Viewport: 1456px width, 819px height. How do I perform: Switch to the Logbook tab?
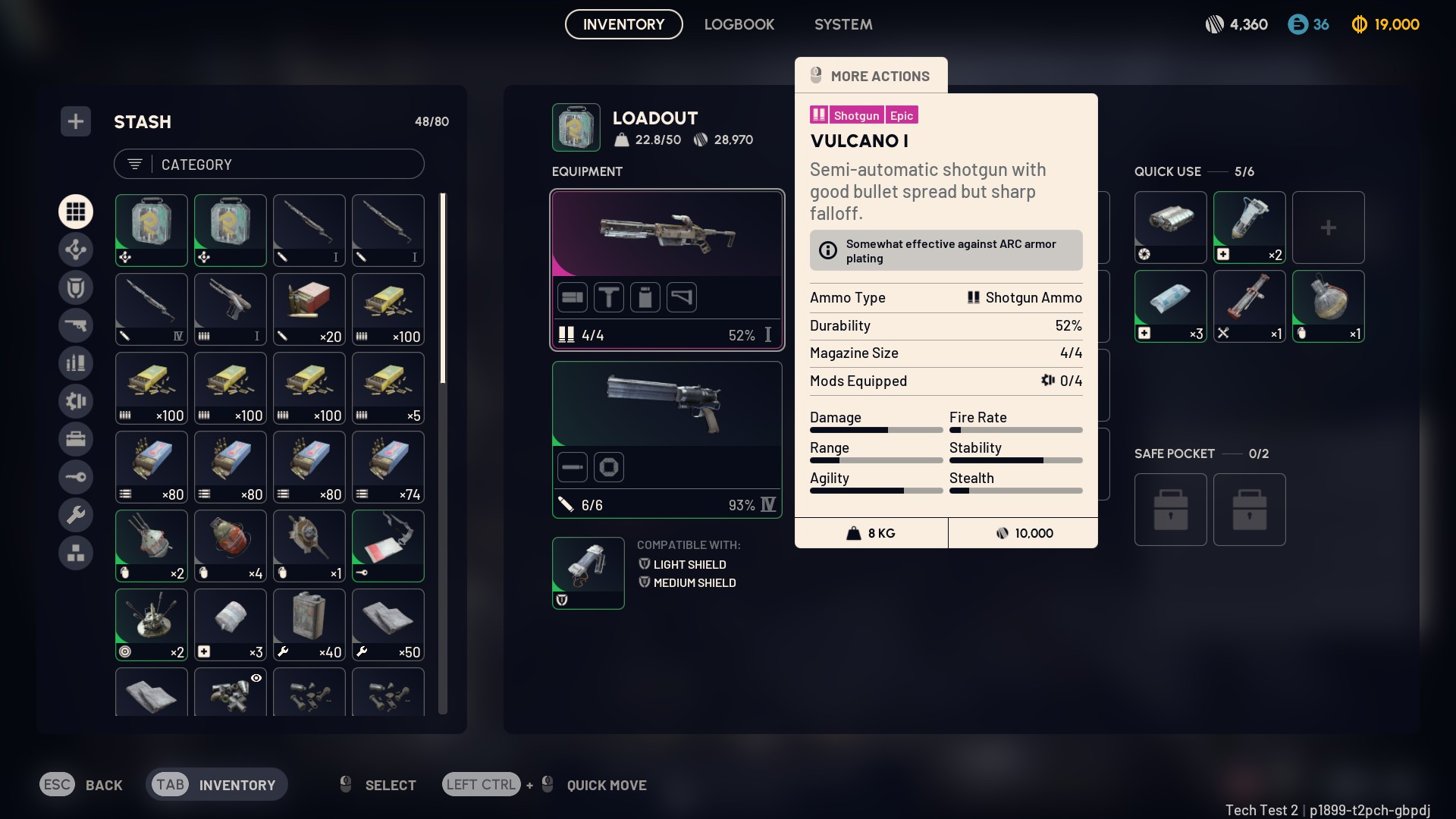point(739,24)
